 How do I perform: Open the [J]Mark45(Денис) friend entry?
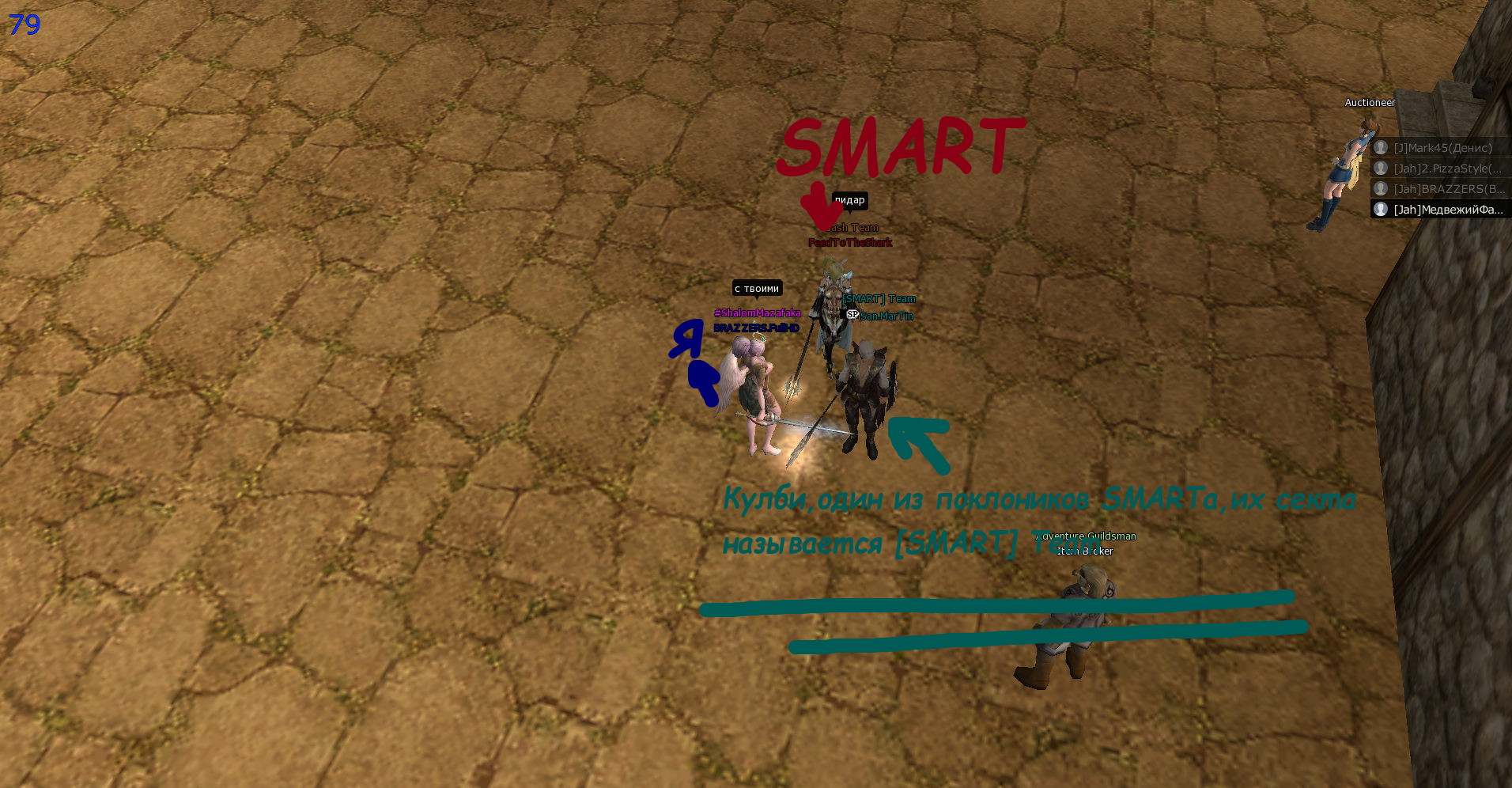tap(1441, 148)
